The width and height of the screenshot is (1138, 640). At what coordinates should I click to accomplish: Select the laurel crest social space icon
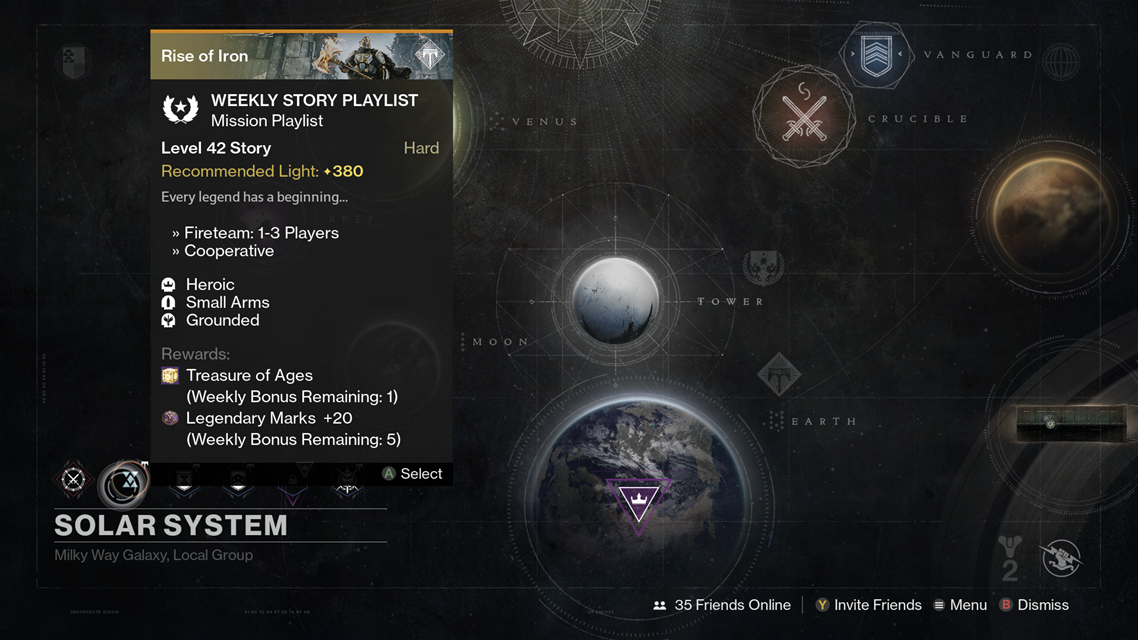(x=763, y=267)
